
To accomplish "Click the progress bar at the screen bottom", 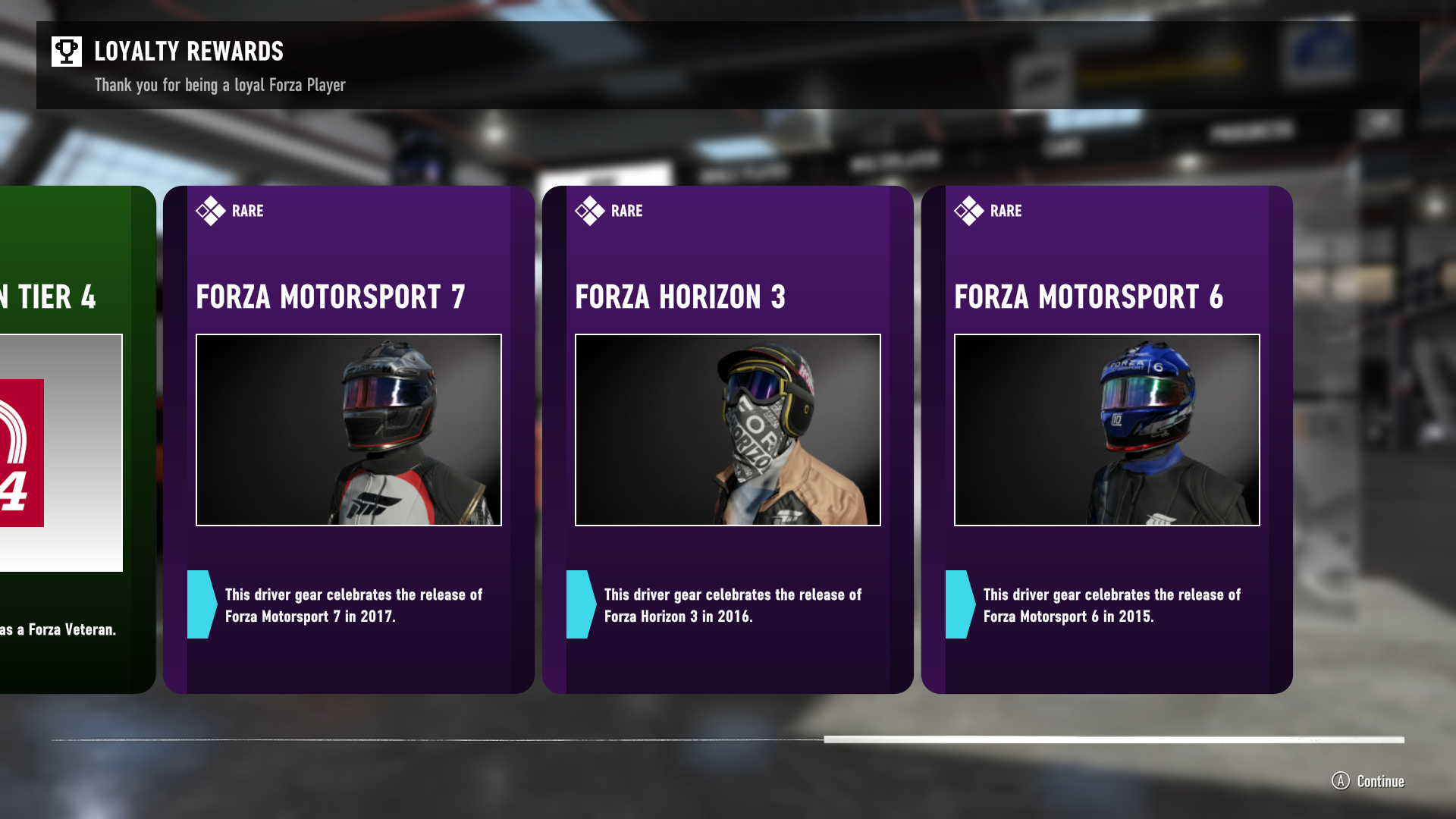I will tap(728, 737).
